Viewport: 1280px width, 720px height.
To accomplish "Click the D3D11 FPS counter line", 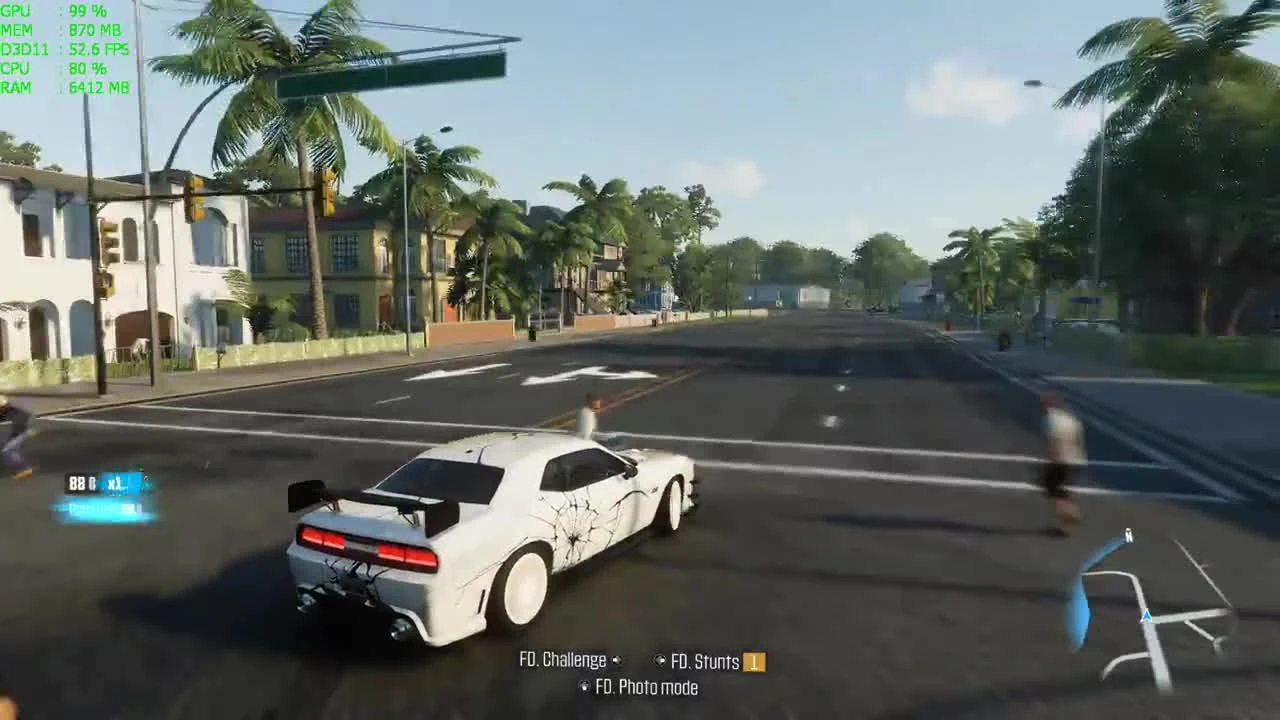I will point(60,48).
